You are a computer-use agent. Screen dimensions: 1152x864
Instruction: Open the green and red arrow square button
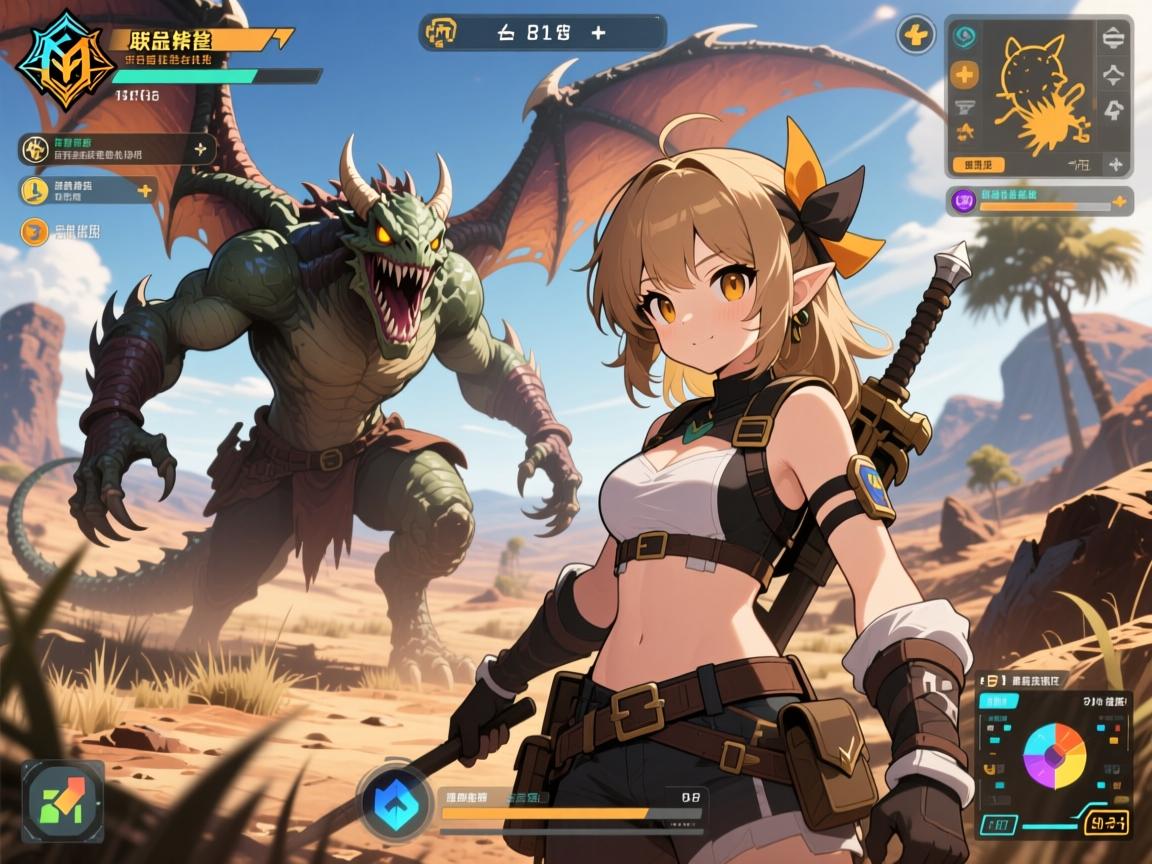click(63, 799)
